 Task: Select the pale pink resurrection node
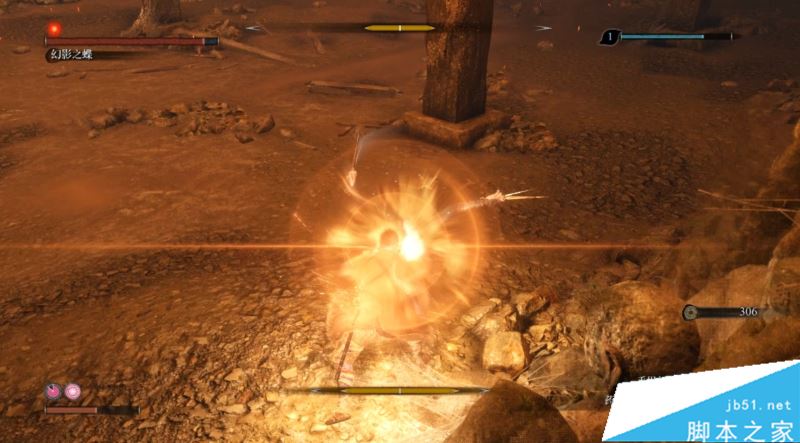point(72,392)
